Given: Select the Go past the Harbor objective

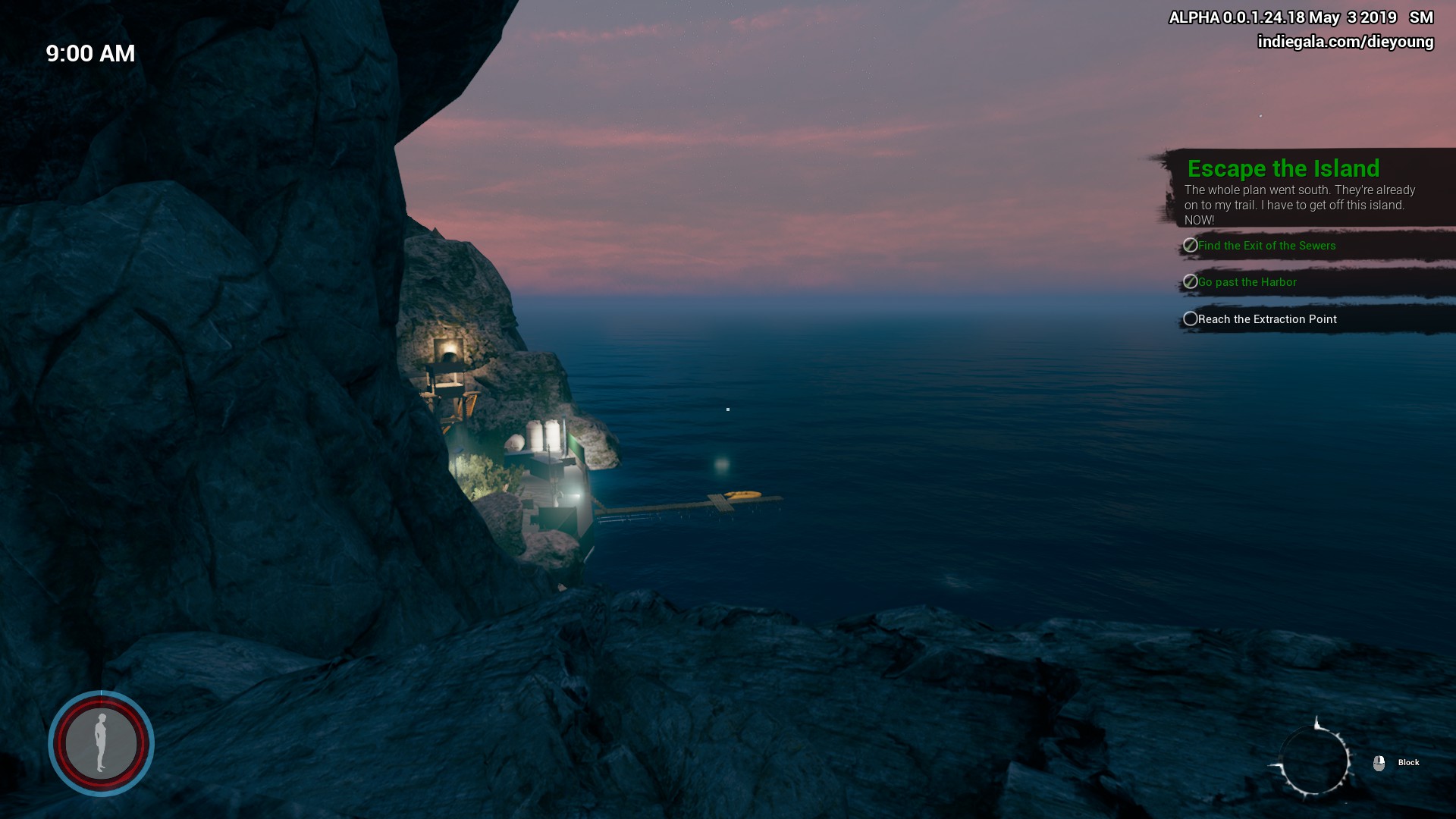Looking at the screenshot, I should [1247, 282].
